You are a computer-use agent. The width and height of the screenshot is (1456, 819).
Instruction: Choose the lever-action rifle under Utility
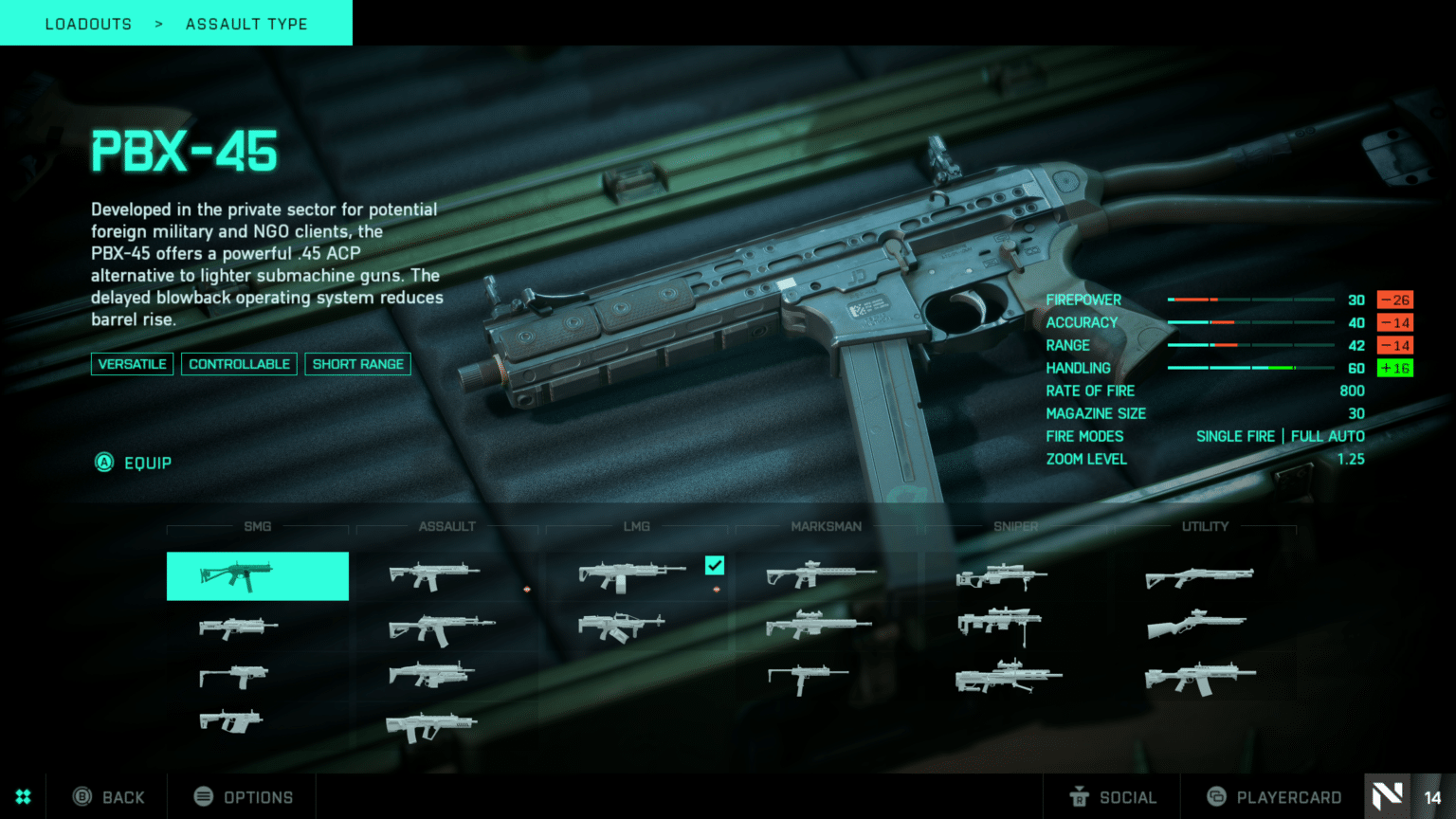(1196, 625)
